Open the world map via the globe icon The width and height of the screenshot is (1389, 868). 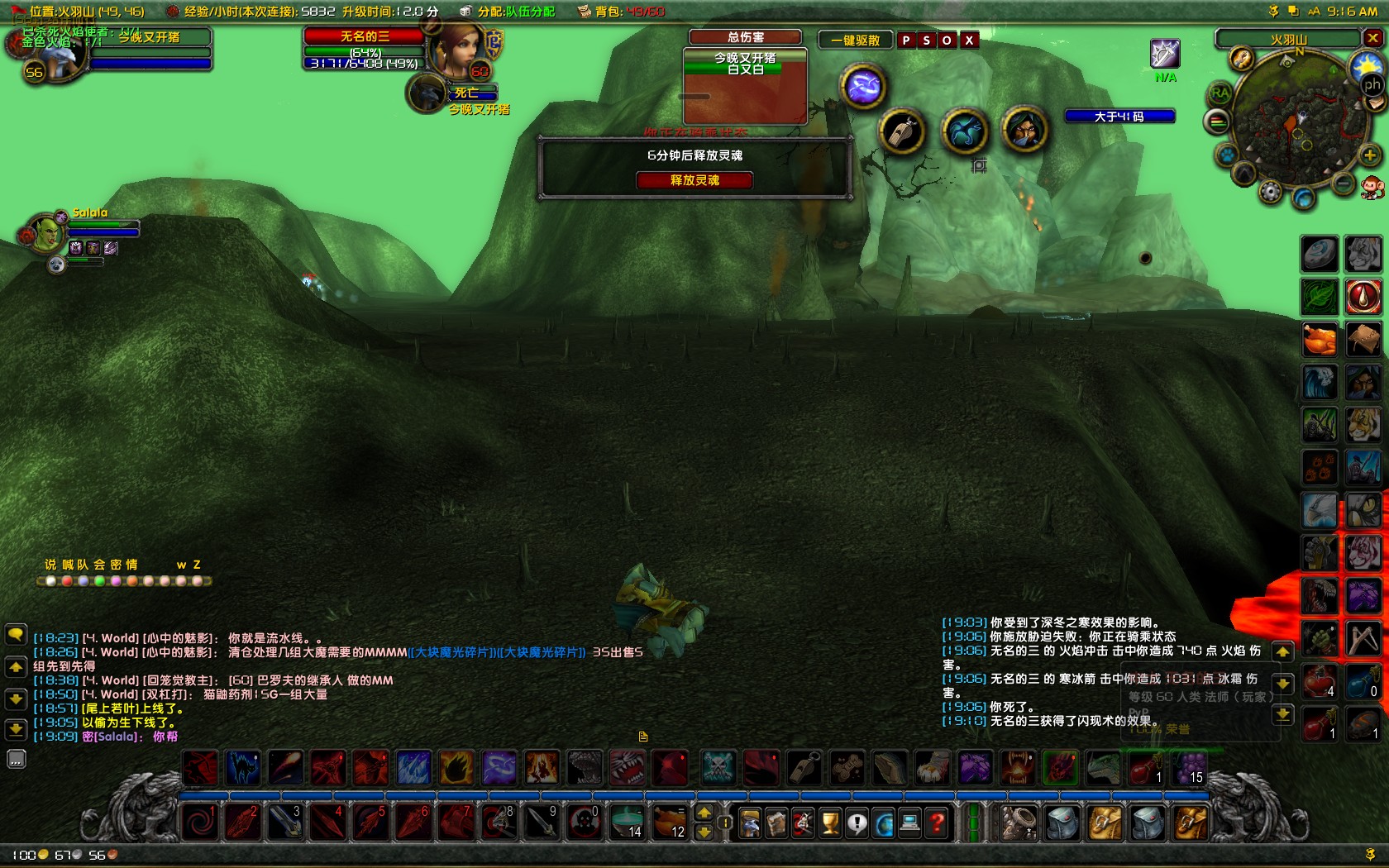[883, 823]
